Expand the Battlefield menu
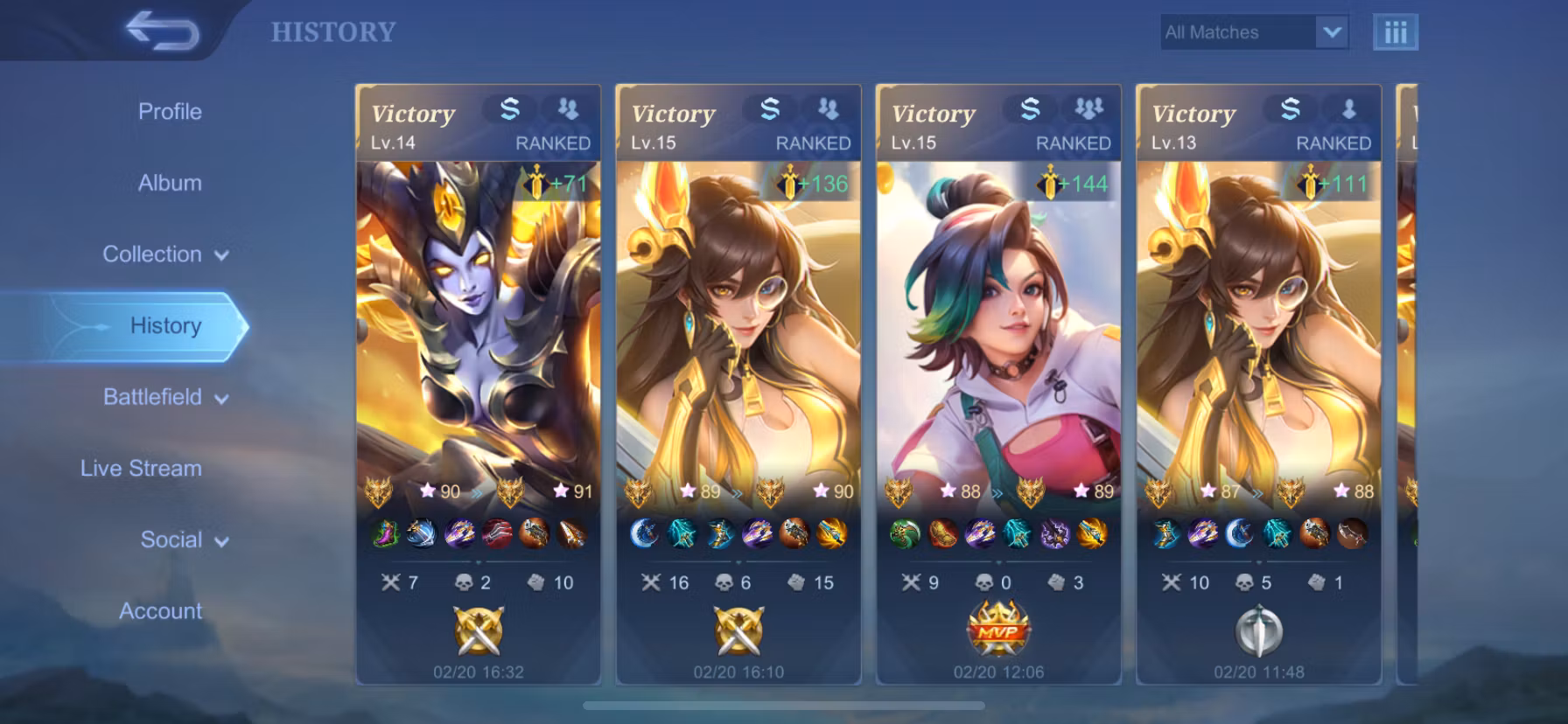Screen dimensions: 1568x724 (165, 397)
